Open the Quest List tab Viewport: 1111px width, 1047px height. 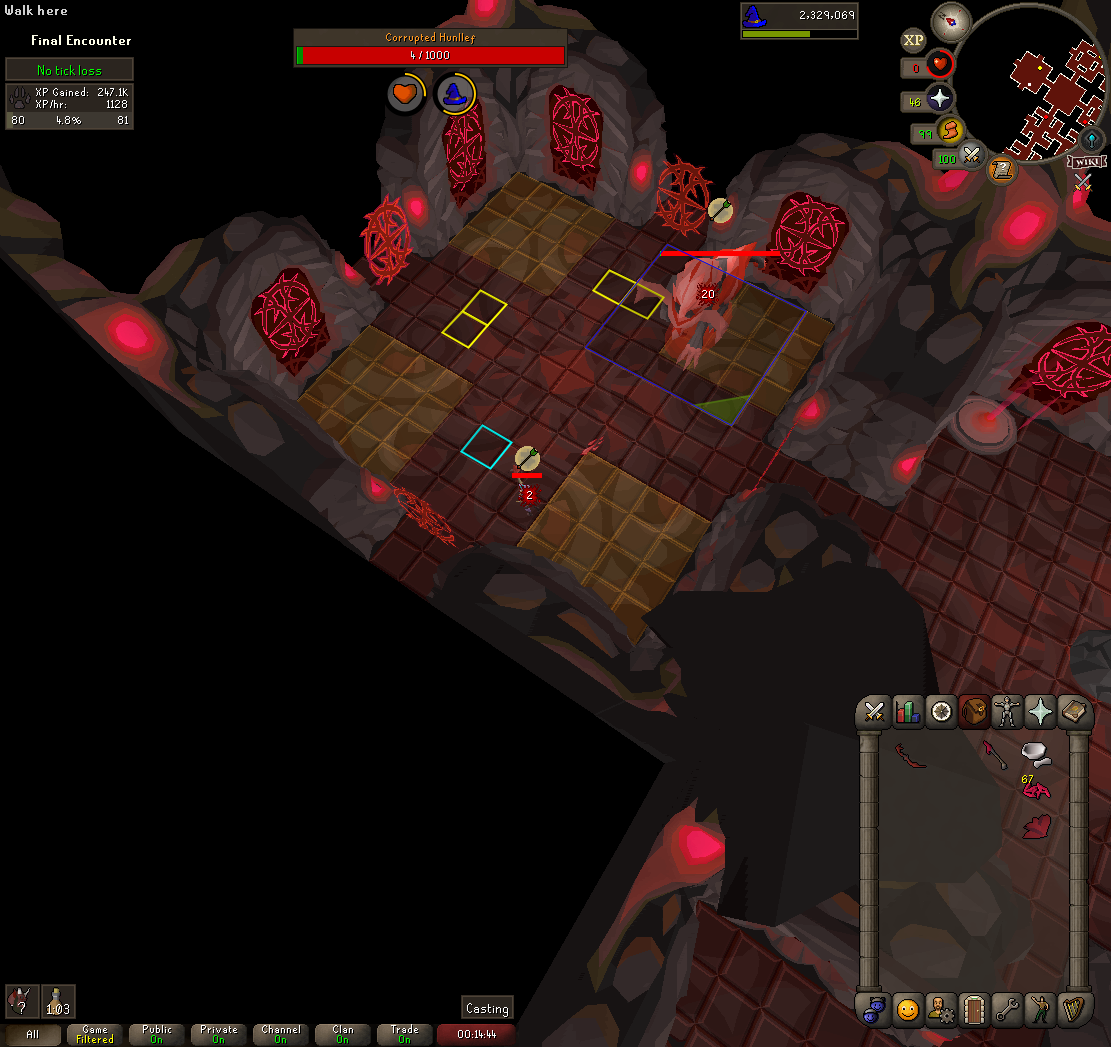point(941,712)
